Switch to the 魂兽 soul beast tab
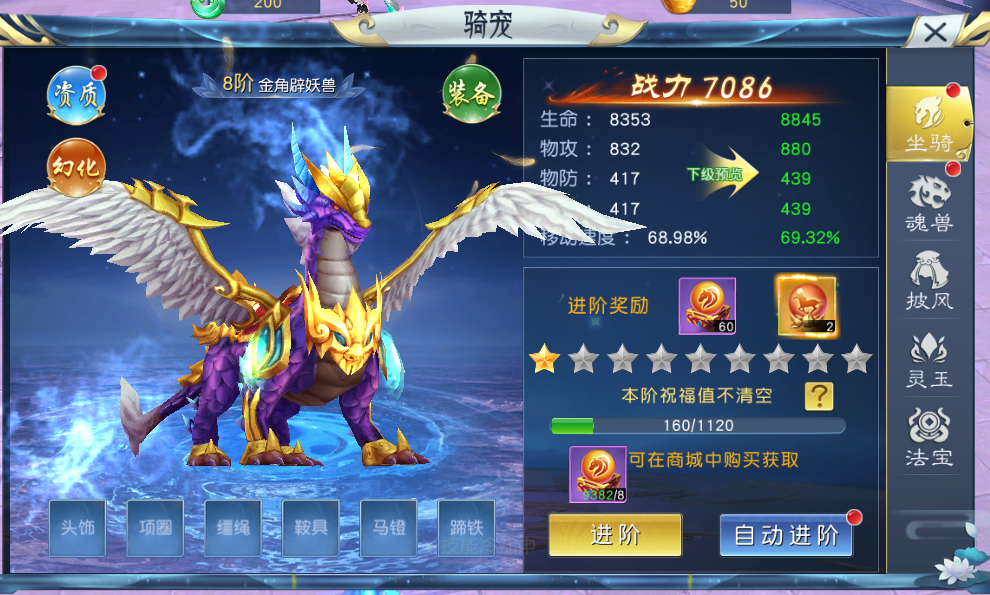This screenshot has width=990, height=595. pyautogui.click(x=929, y=204)
